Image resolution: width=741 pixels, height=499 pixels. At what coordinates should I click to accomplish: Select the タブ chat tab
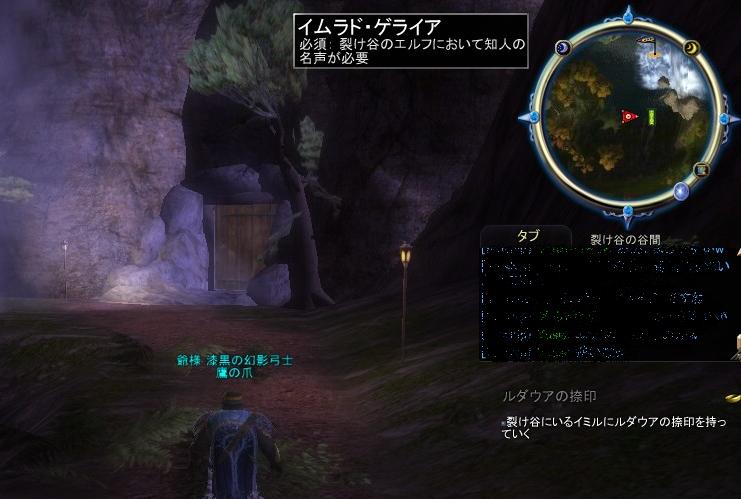pyautogui.click(x=528, y=236)
